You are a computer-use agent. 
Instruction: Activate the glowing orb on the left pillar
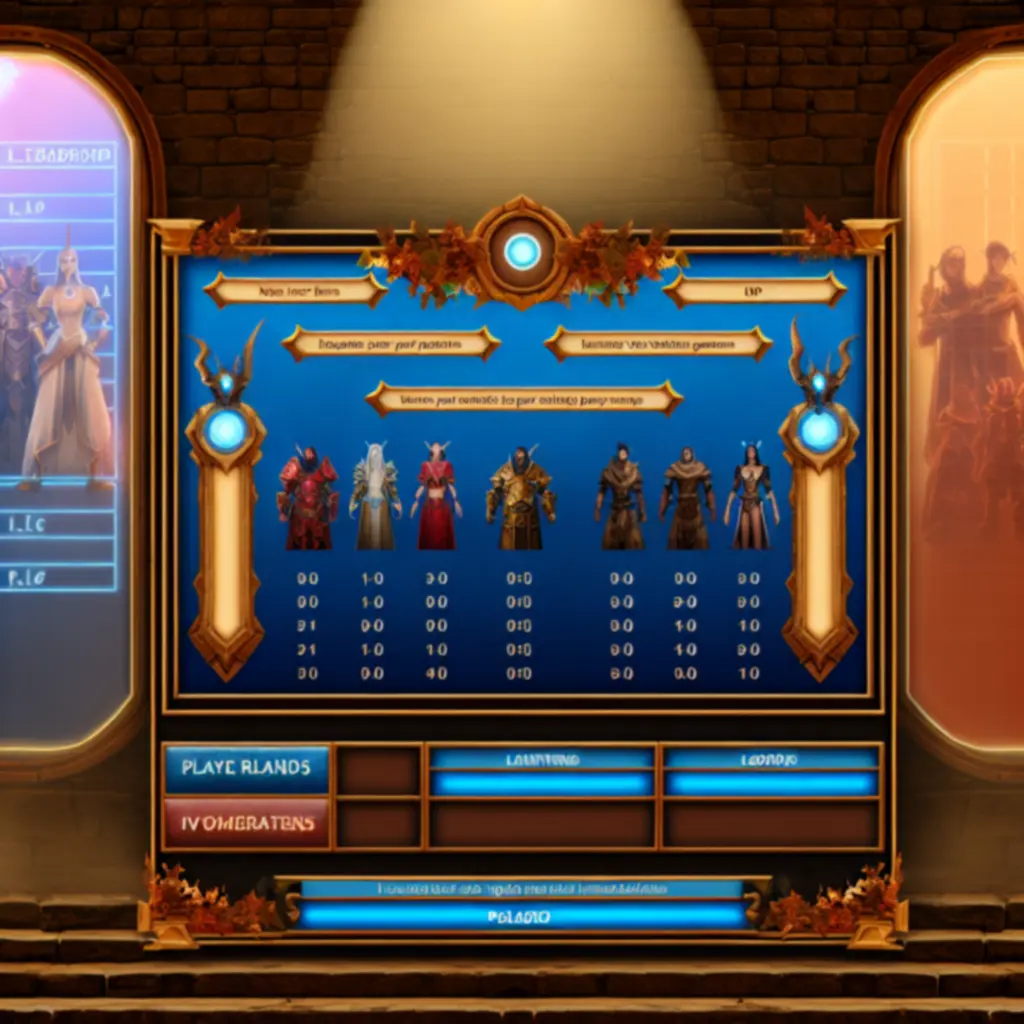[226, 431]
